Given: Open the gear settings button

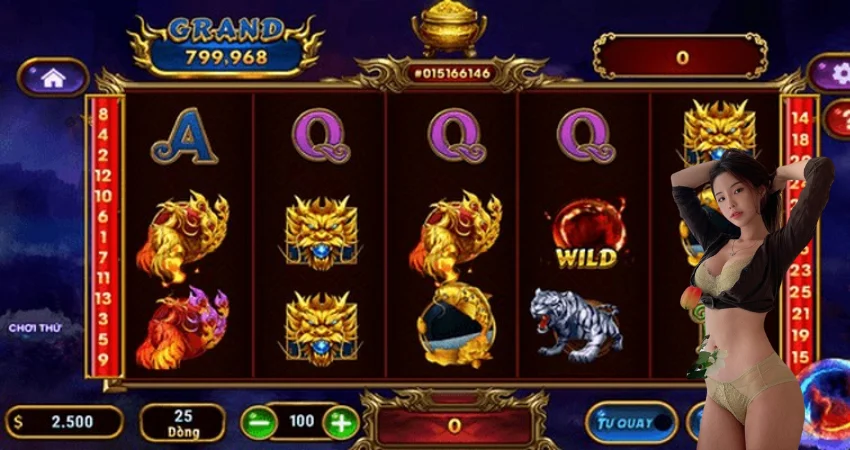Looking at the screenshot, I should 836,73.
